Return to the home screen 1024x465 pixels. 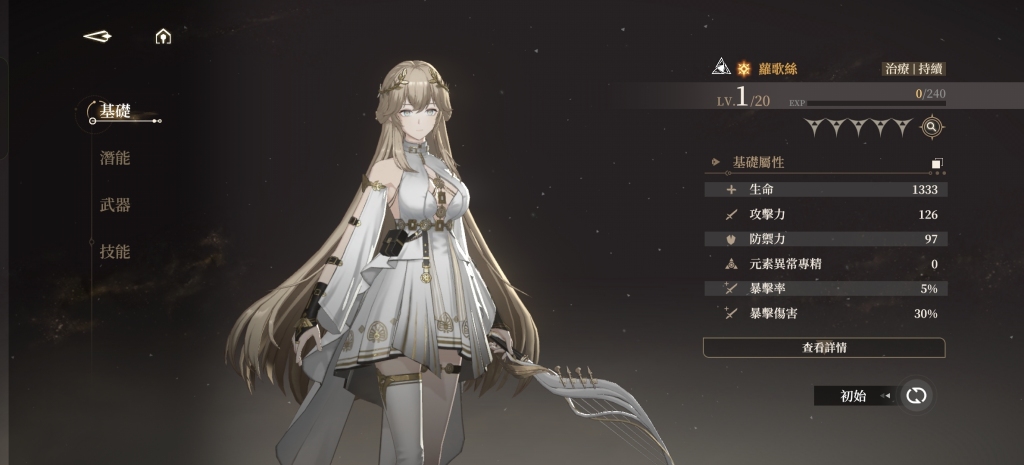pyautogui.click(x=163, y=37)
